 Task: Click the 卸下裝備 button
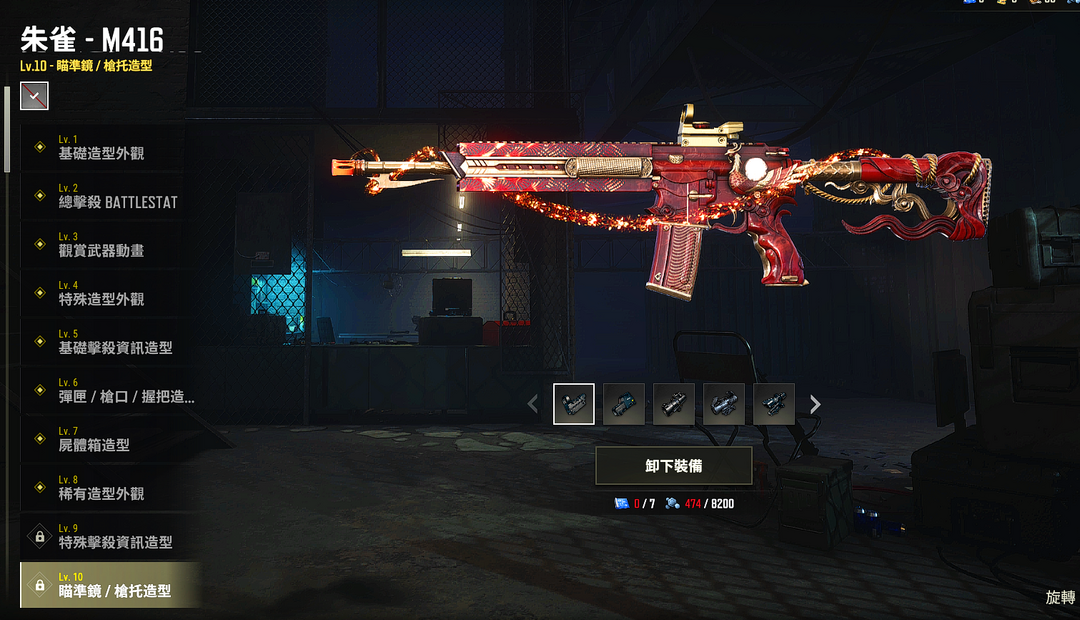(673, 466)
